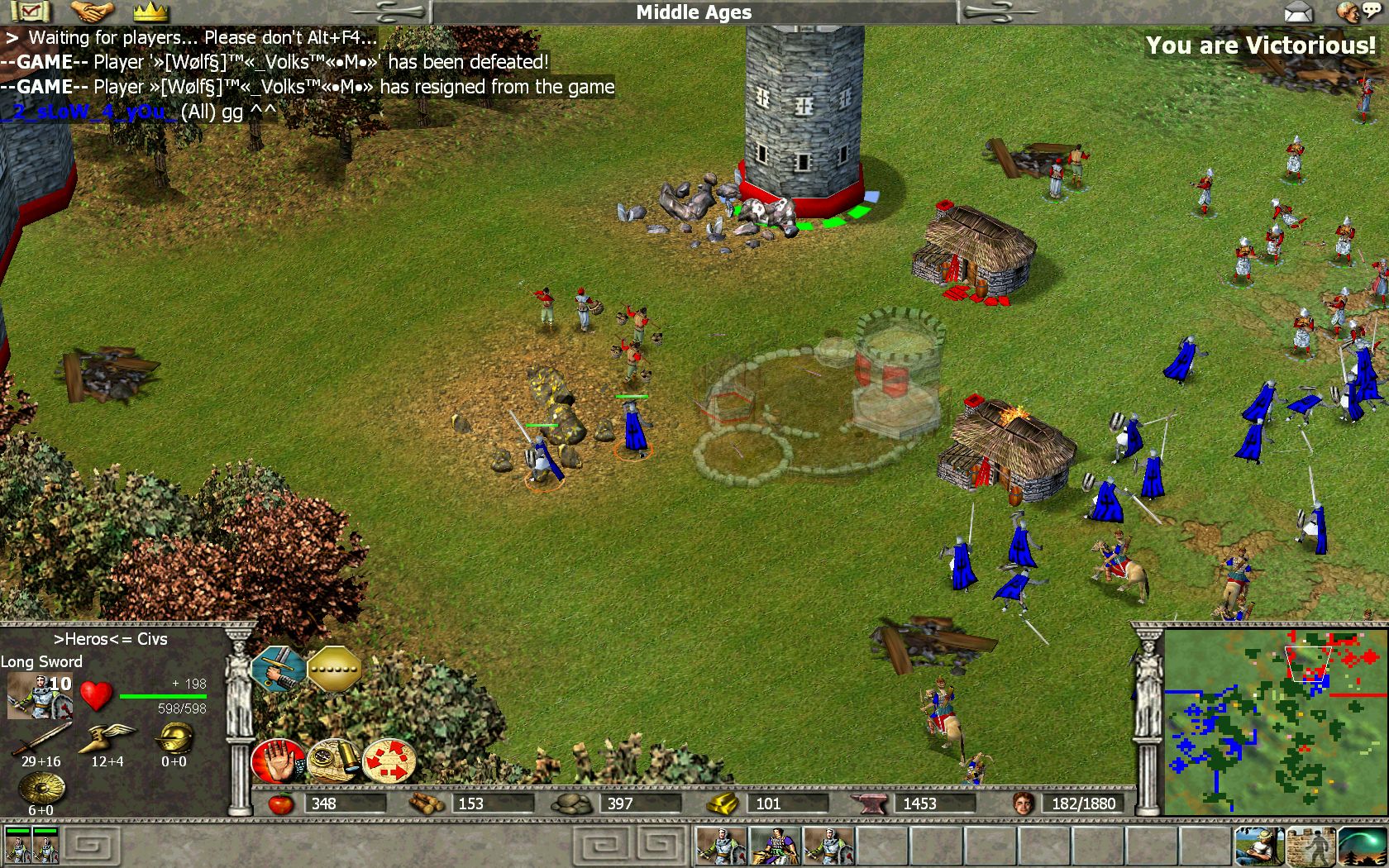Activate the sword-in-hand attack command
1389x868 pixels.
(279, 668)
